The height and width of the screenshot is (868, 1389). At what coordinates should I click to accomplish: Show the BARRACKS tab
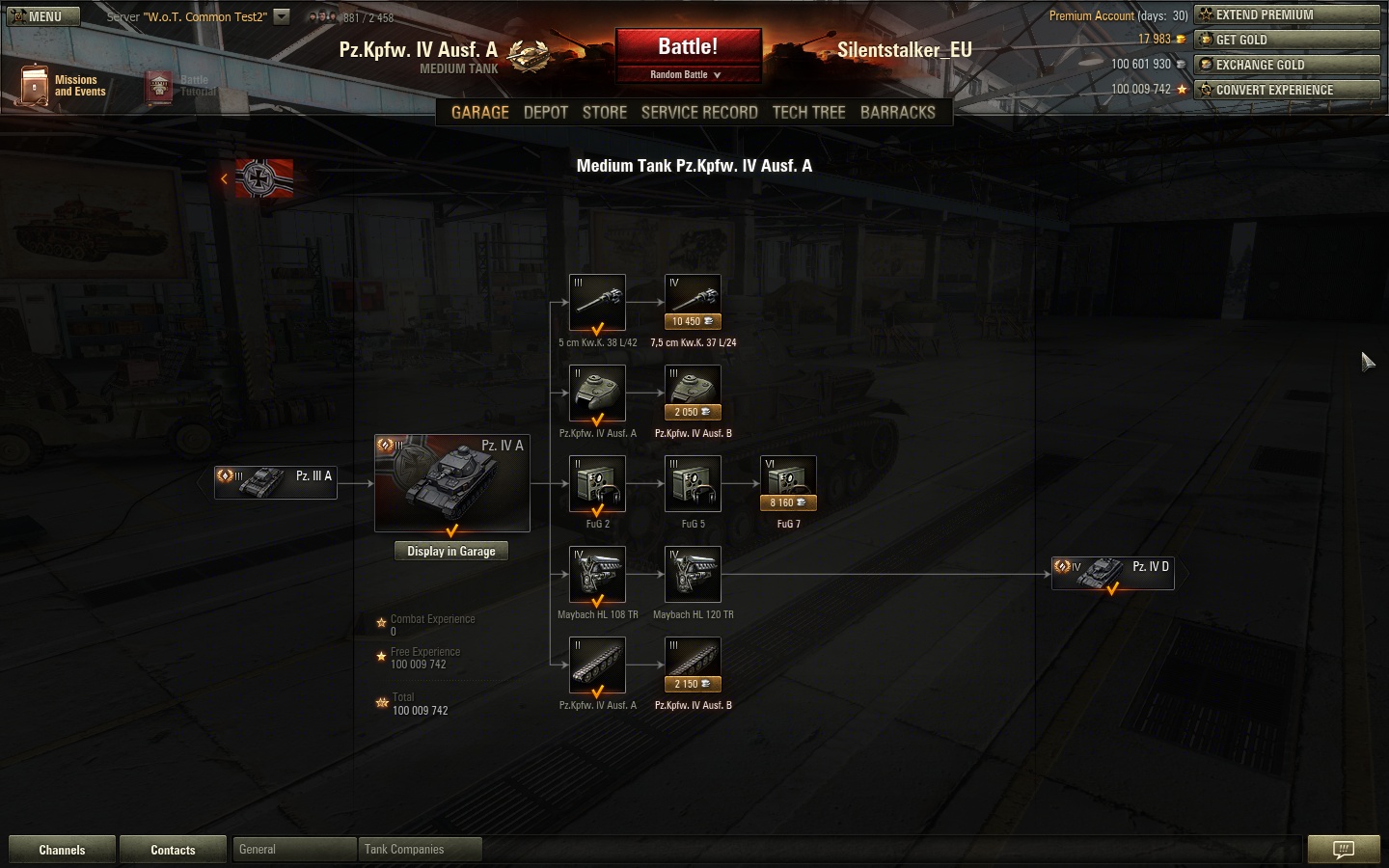pyautogui.click(x=897, y=113)
